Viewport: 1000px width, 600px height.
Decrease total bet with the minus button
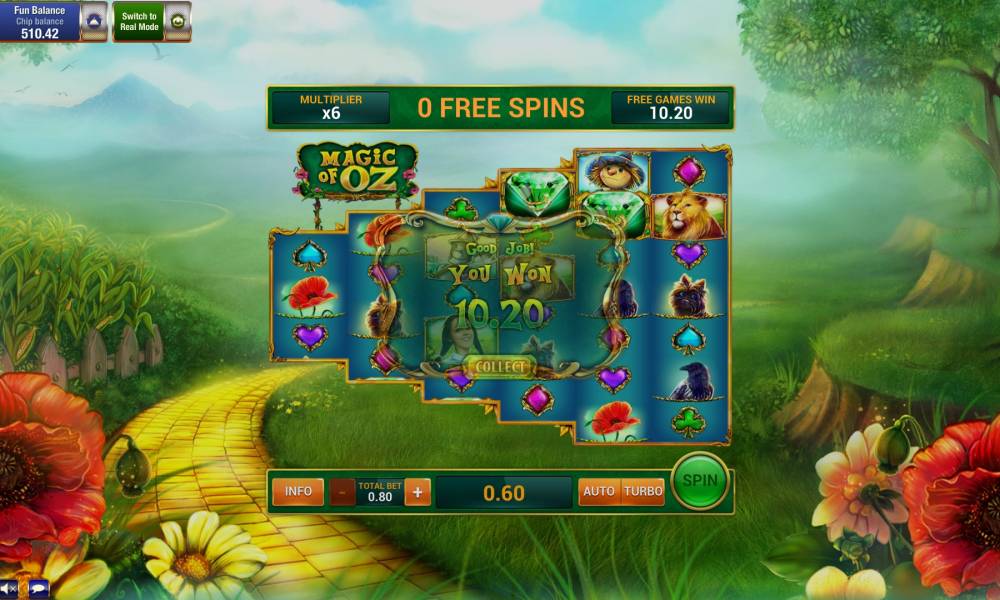pos(343,492)
